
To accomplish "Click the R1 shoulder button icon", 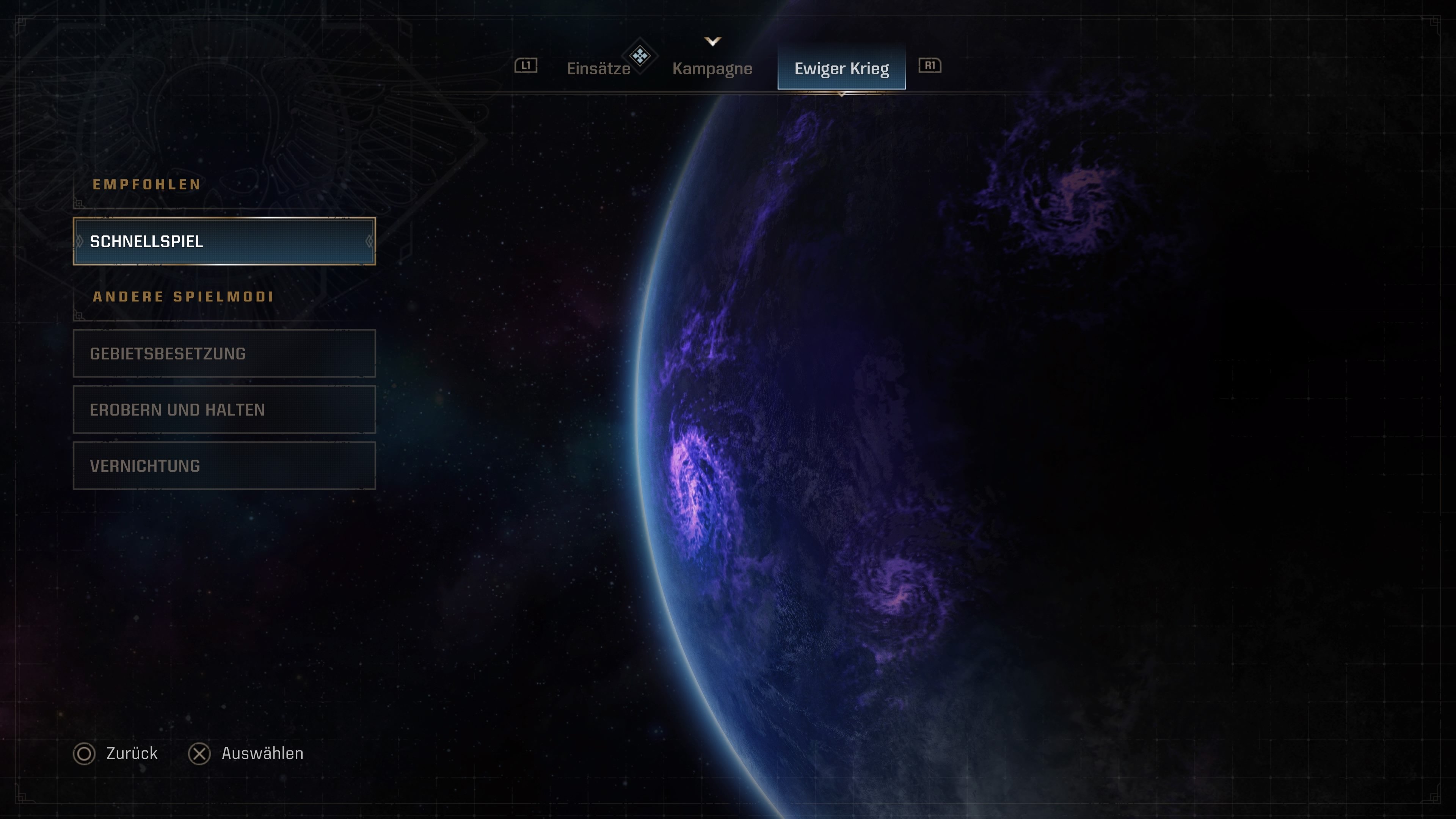I will 930,66.
